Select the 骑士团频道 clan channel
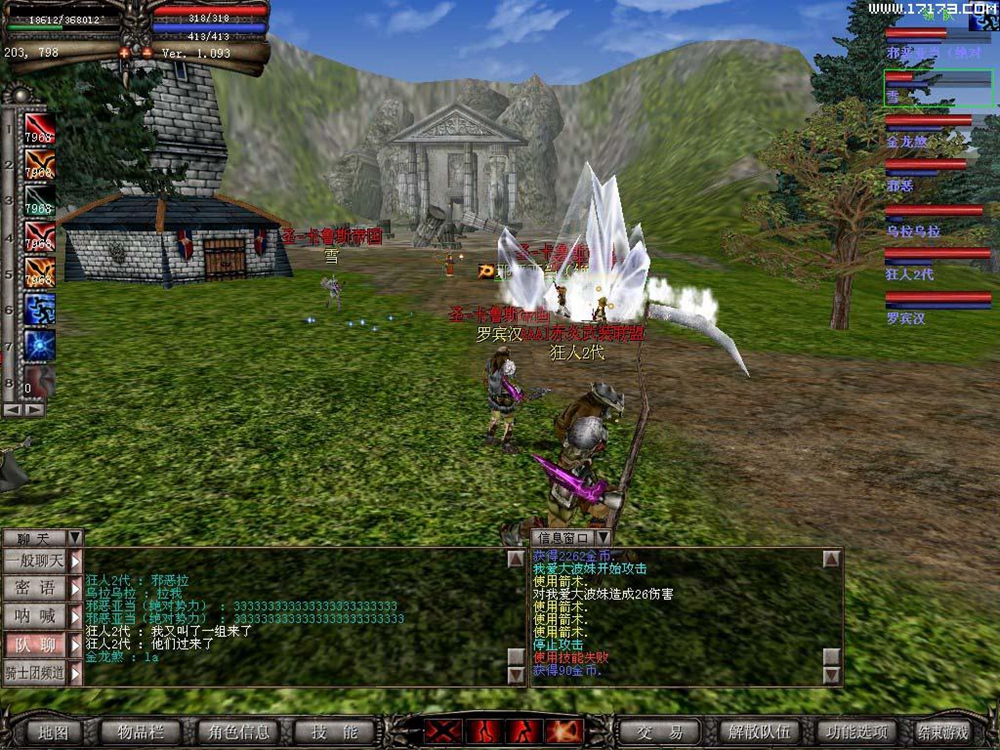The width and height of the screenshot is (1000, 750). [x=35, y=673]
